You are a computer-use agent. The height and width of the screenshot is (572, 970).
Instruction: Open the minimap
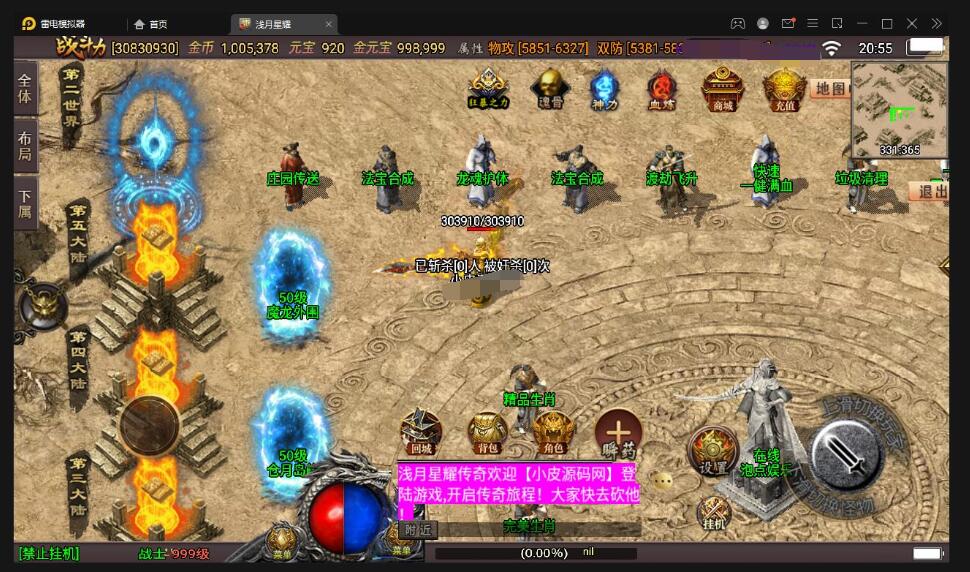pos(899,107)
